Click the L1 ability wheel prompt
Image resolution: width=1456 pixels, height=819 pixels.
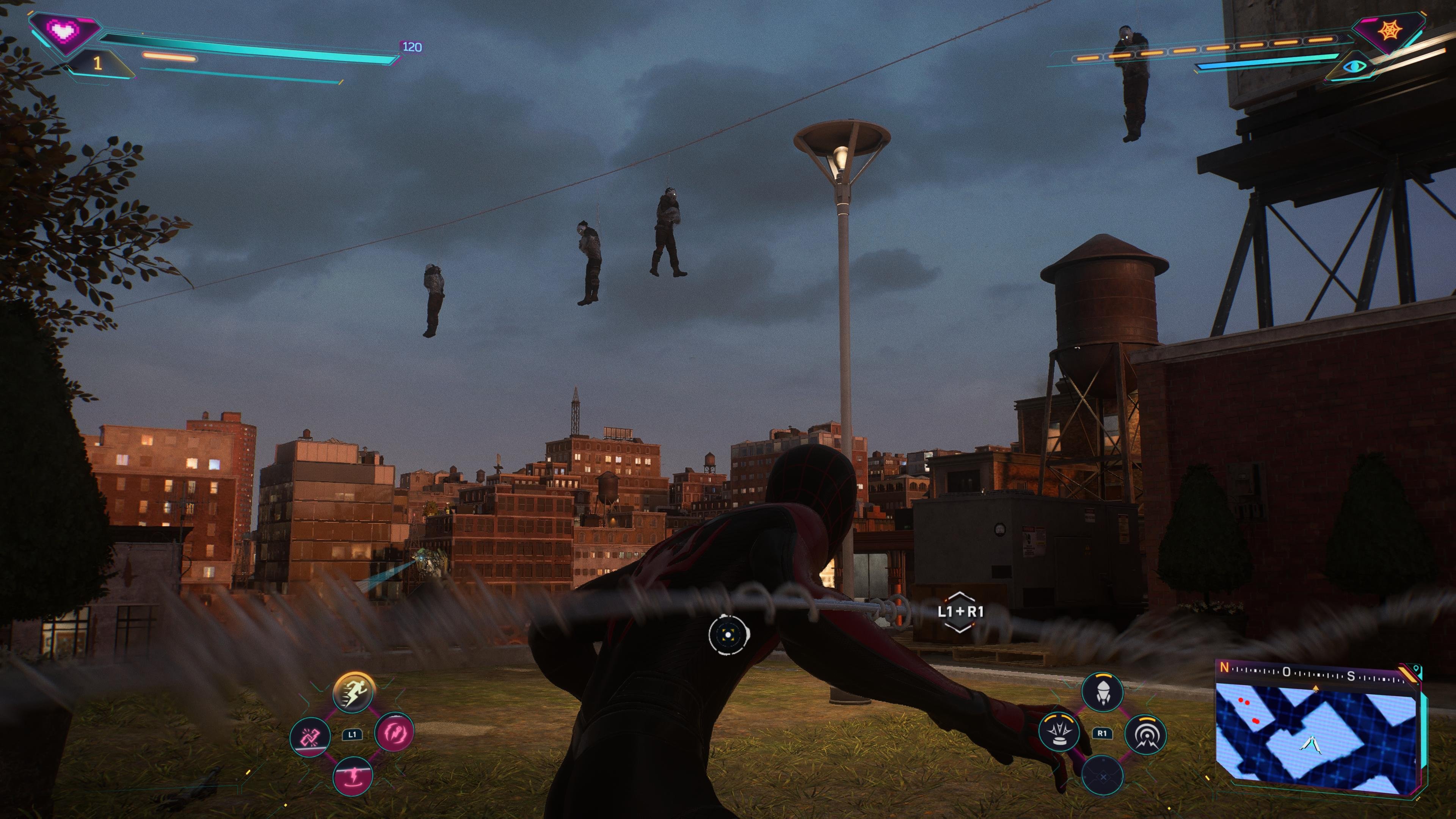click(x=353, y=735)
